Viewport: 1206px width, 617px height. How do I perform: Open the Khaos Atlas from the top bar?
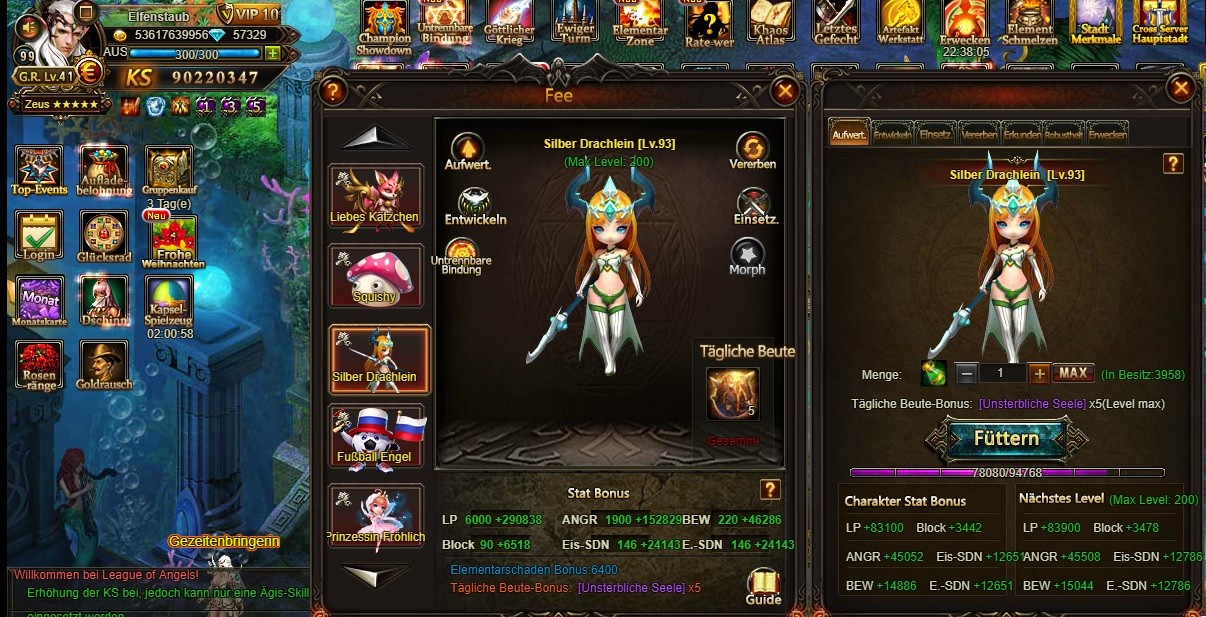pyautogui.click(x=770, y=27)
